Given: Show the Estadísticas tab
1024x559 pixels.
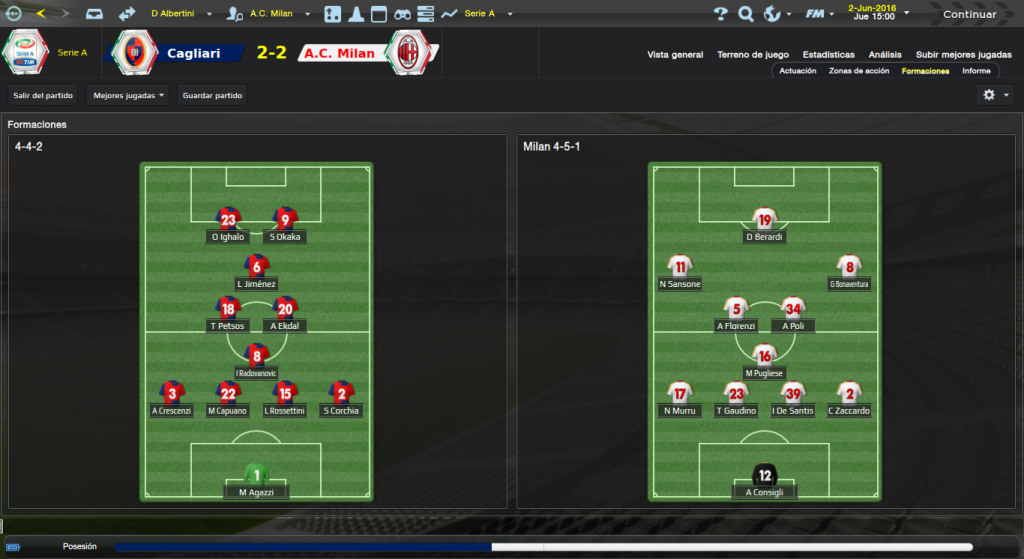Looking at the screenshot, I should 828,55.
